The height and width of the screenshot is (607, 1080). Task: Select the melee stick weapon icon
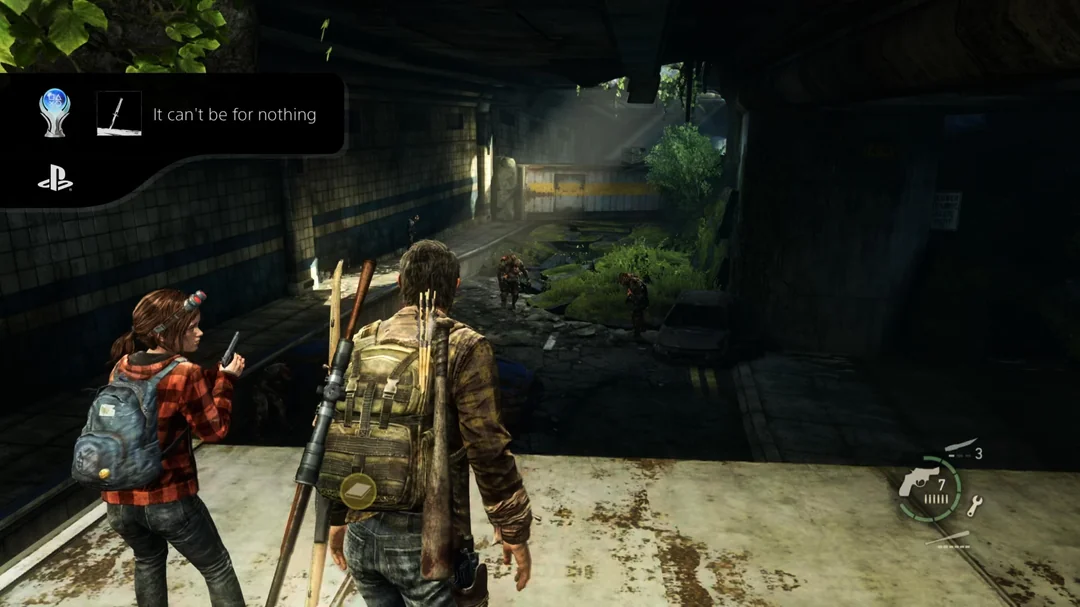pyautogui.click(x=947, y=540)
